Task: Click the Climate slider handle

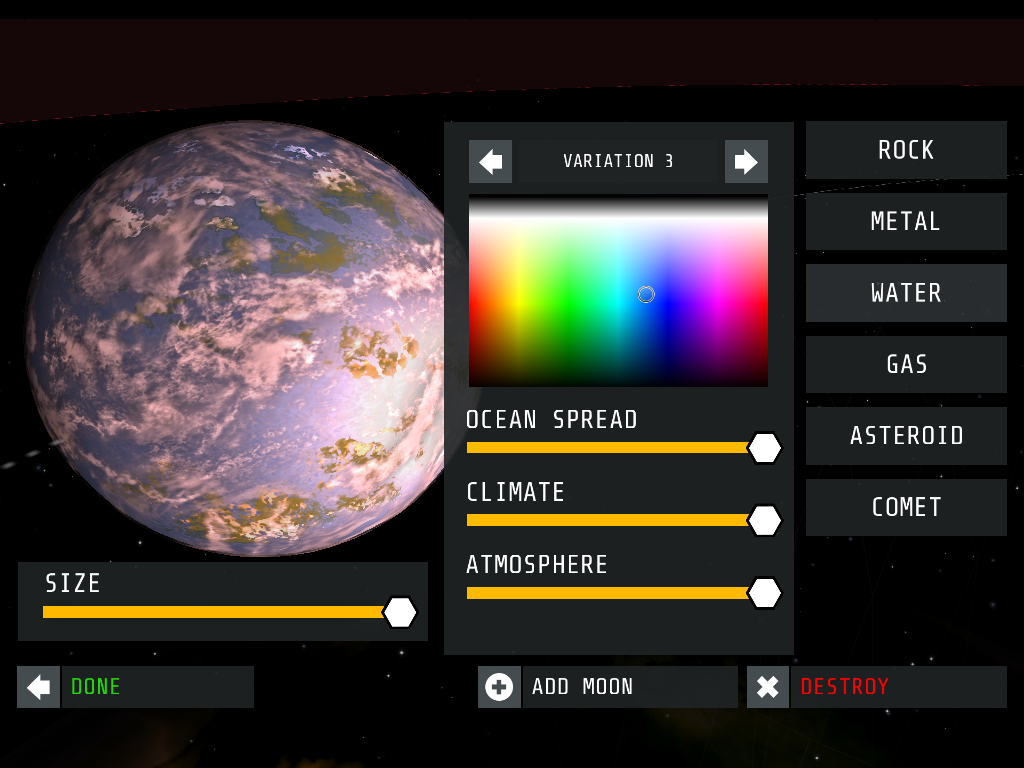Action: [x=765, y=520]
